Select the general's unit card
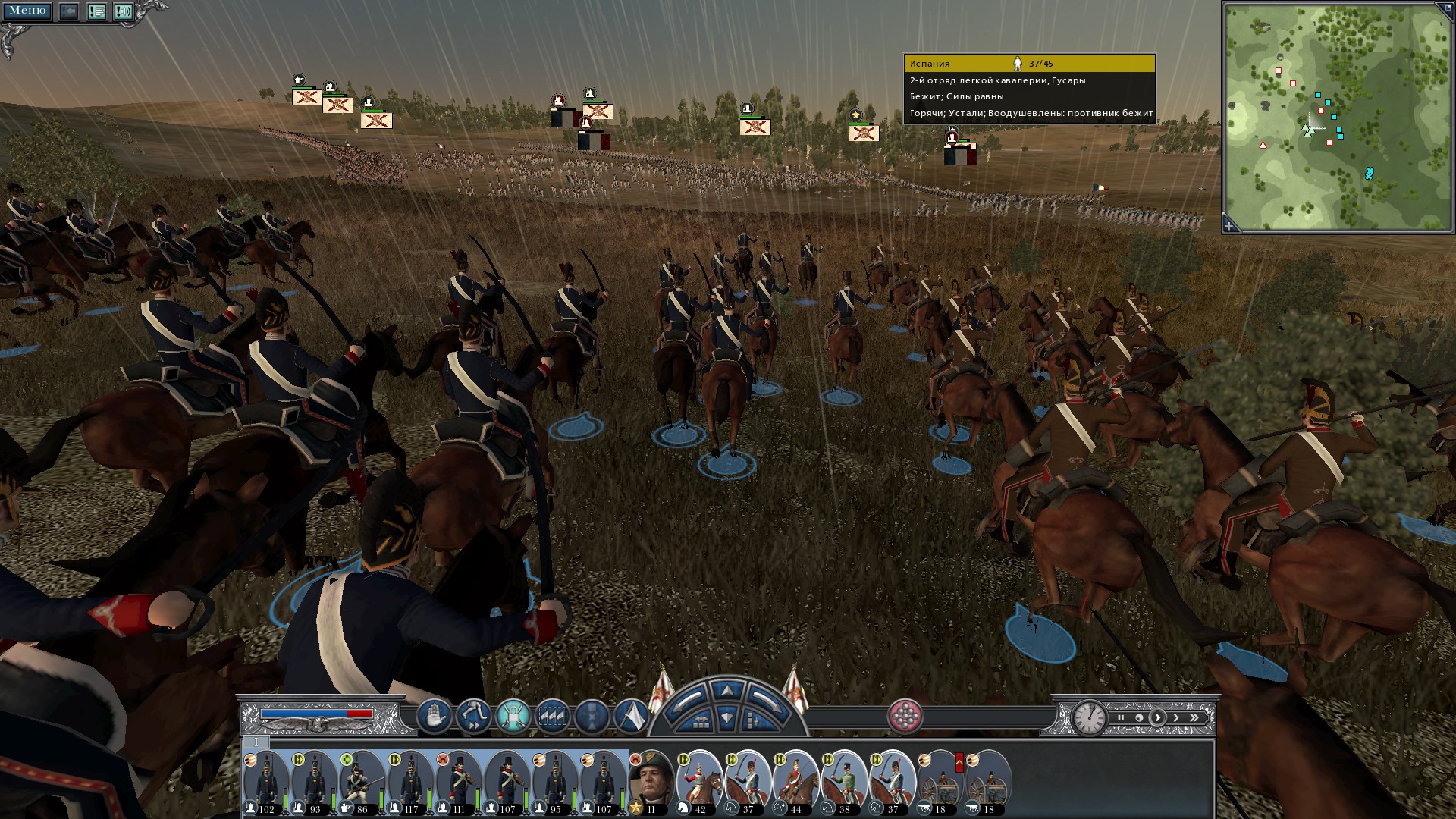The image size is (1456, 819). pos(651,781)
